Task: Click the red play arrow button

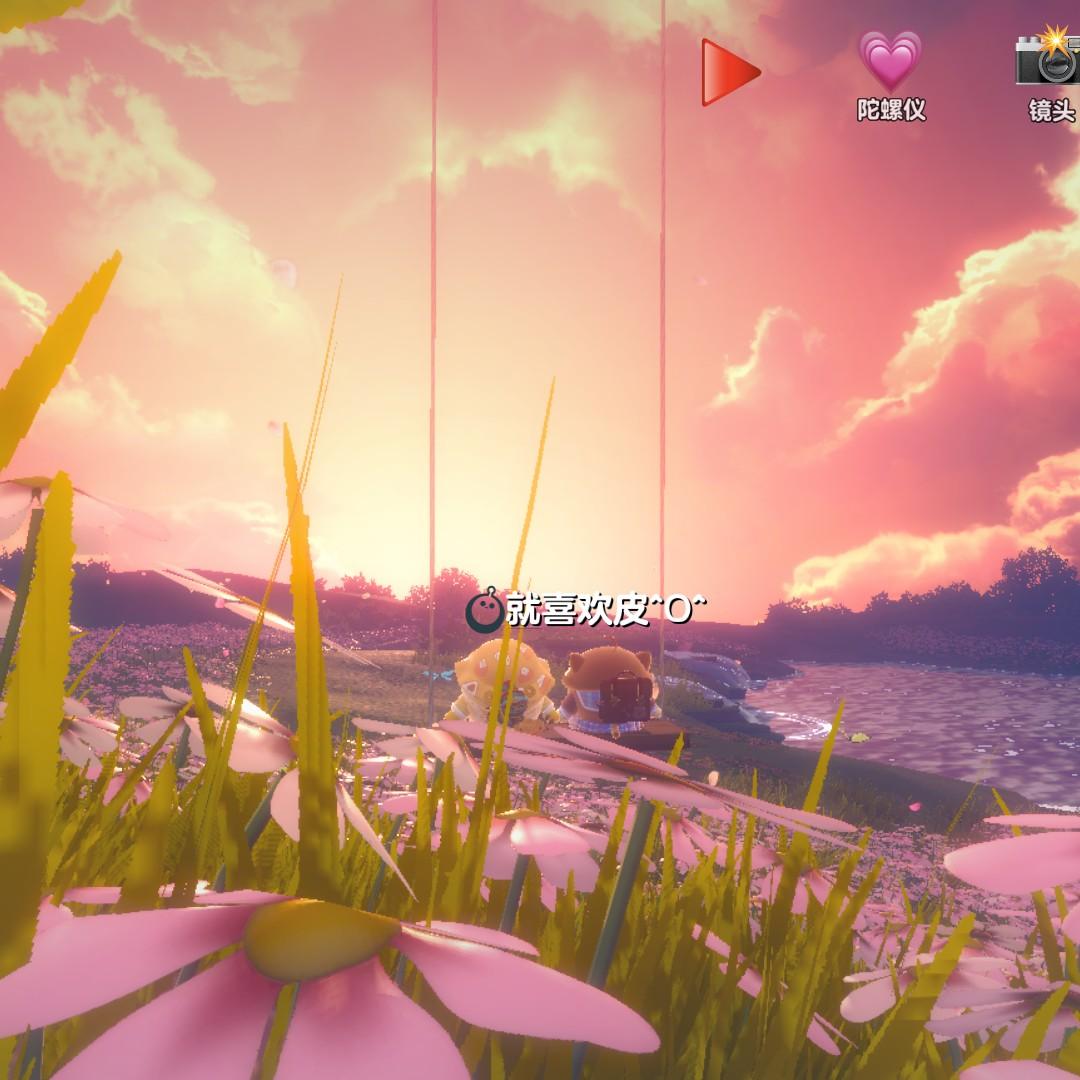Action: click(x=729, y=72)
